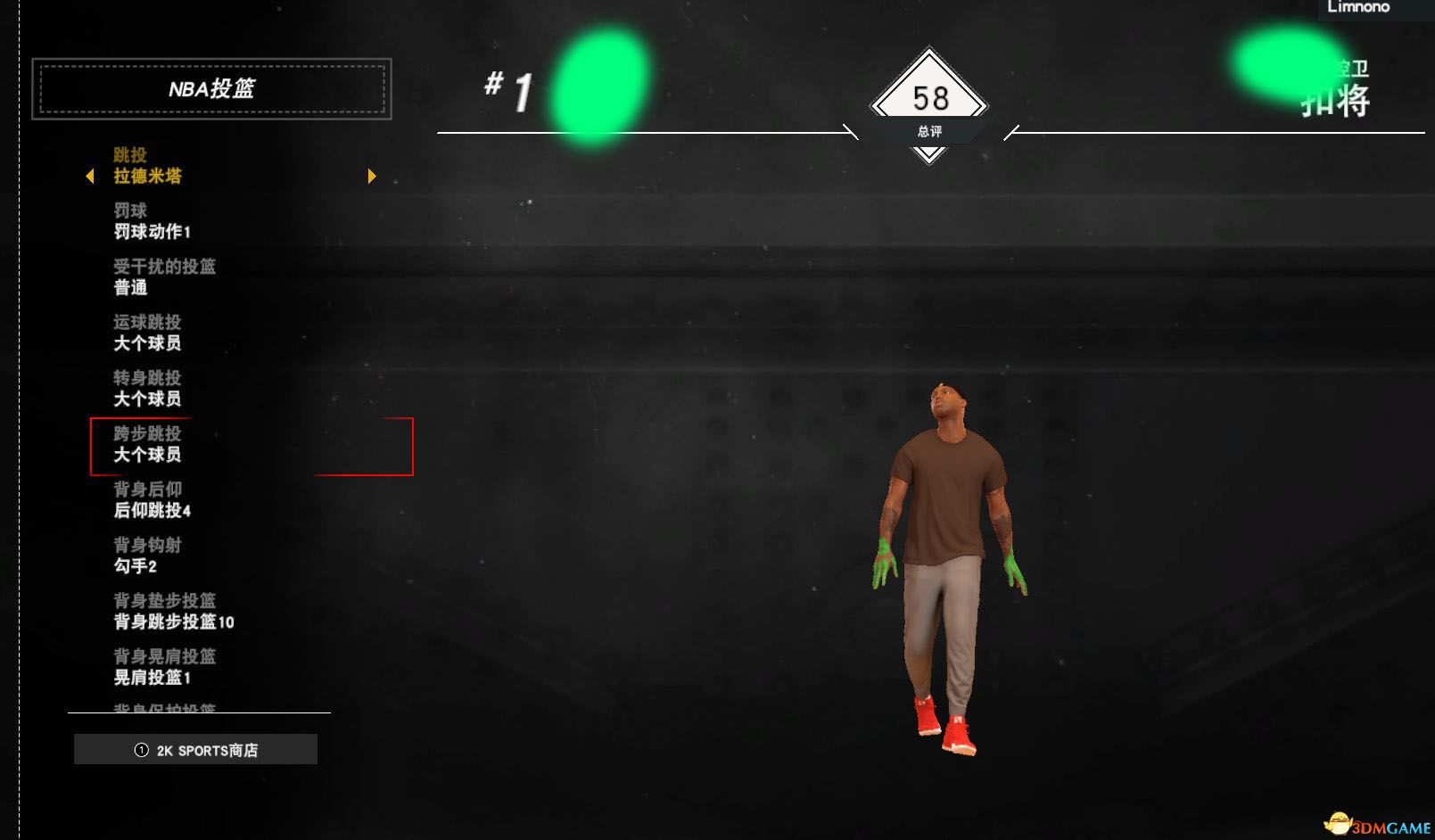
Task: Click the #1 jersey number display
Action: (x=508, y=87)
